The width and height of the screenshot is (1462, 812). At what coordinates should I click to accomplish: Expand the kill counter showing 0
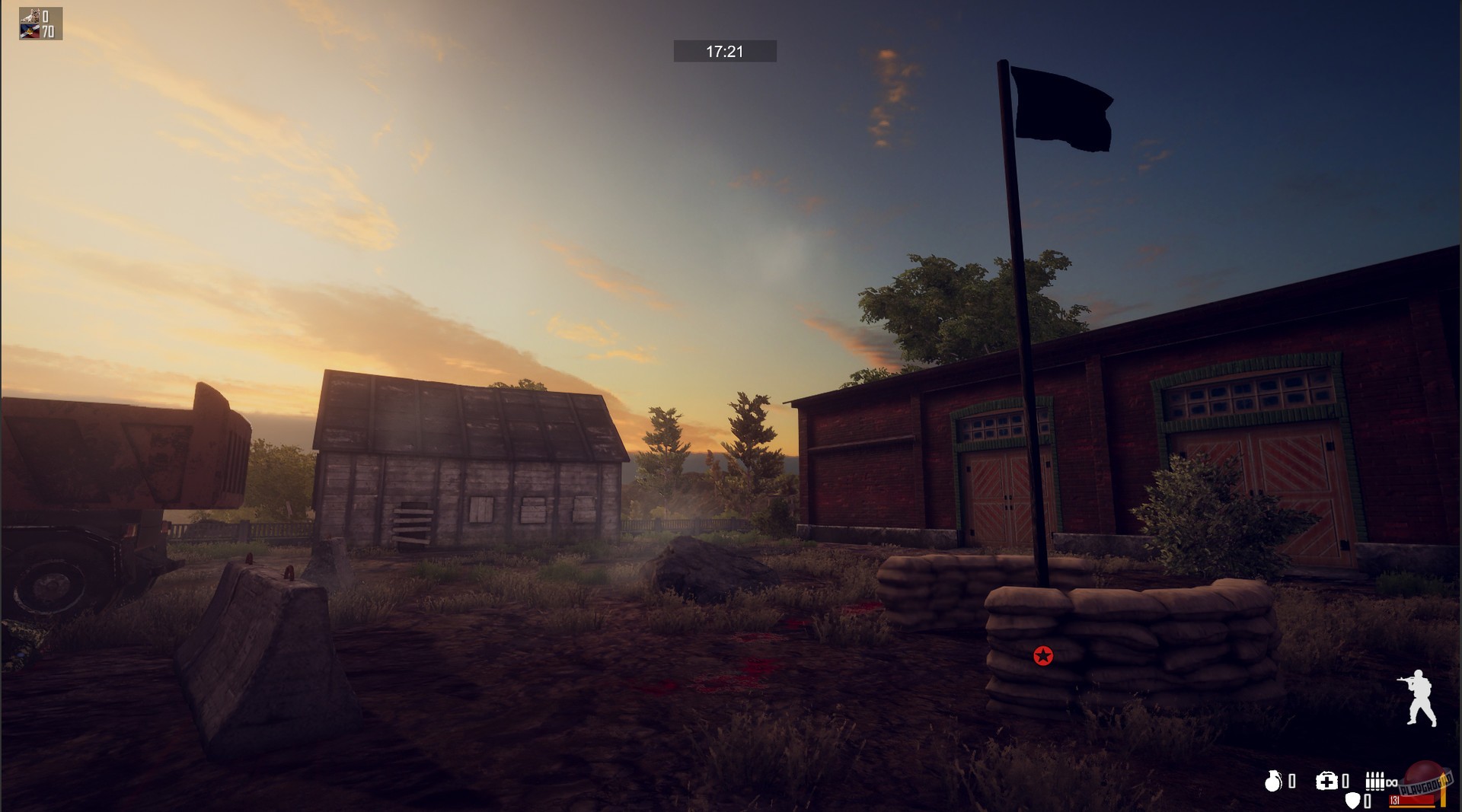46,16
